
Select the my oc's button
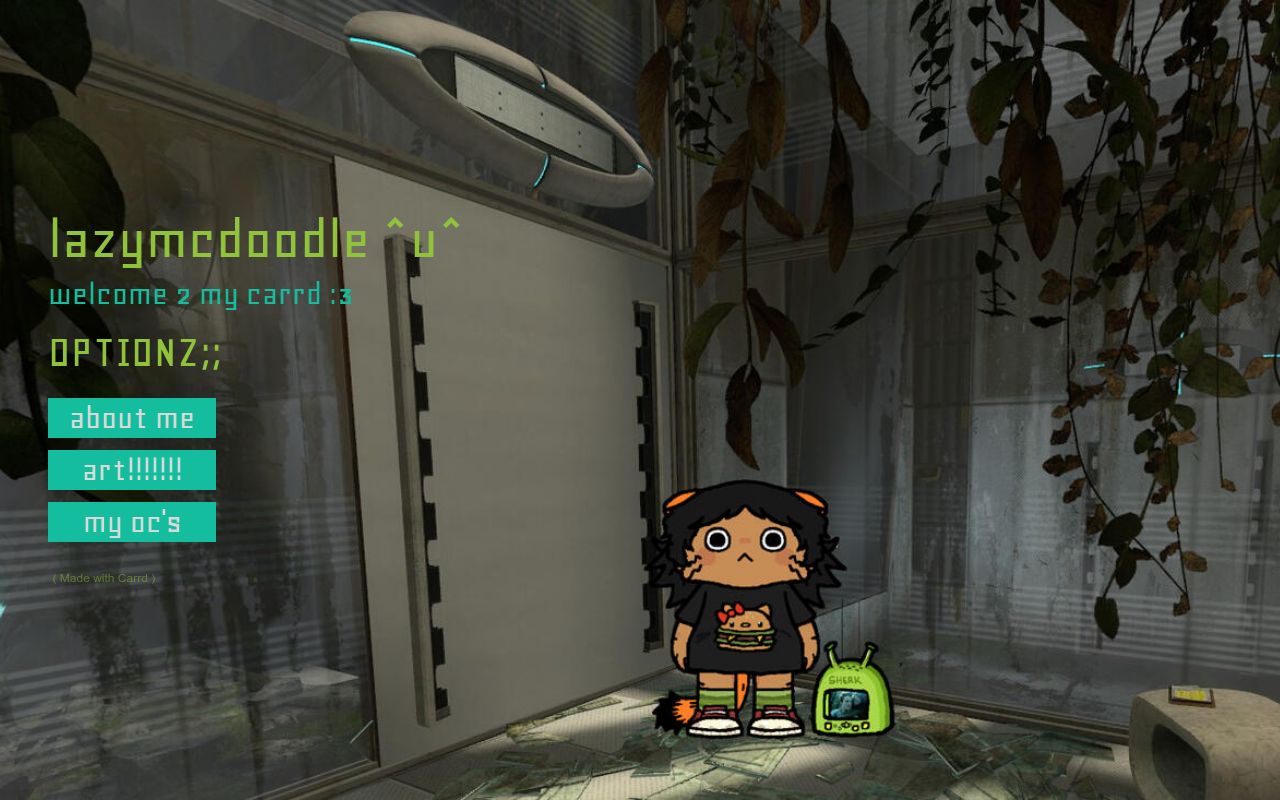[x=132, y=522]
